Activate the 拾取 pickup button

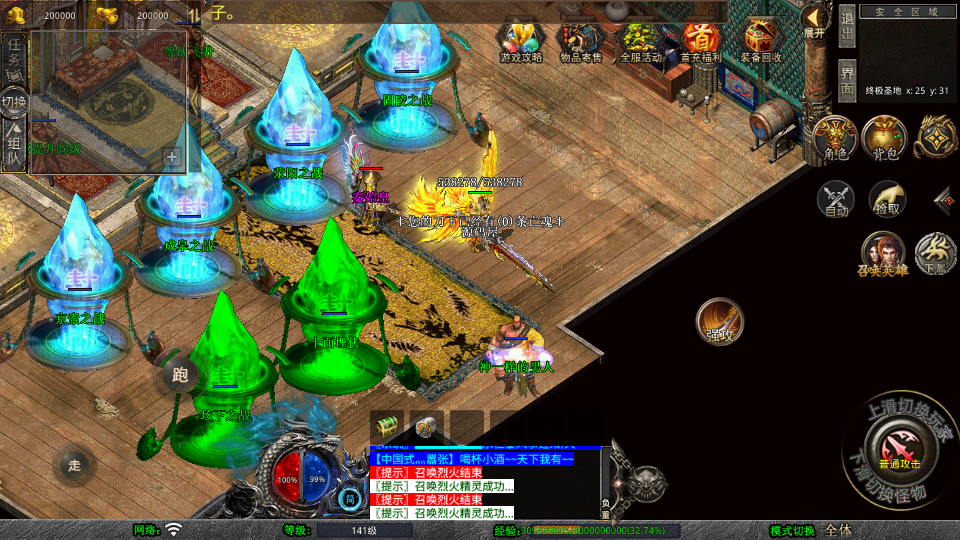click(886, 199)
